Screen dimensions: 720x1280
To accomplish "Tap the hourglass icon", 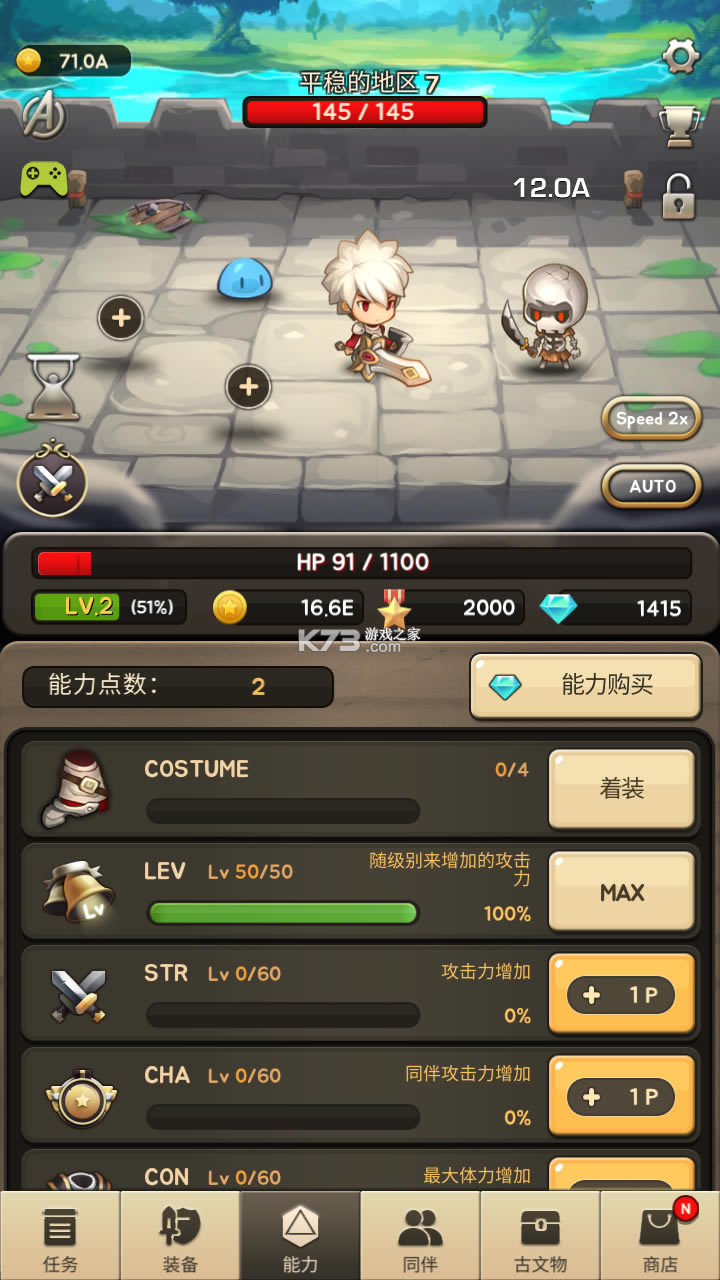I will pos(52,386).
